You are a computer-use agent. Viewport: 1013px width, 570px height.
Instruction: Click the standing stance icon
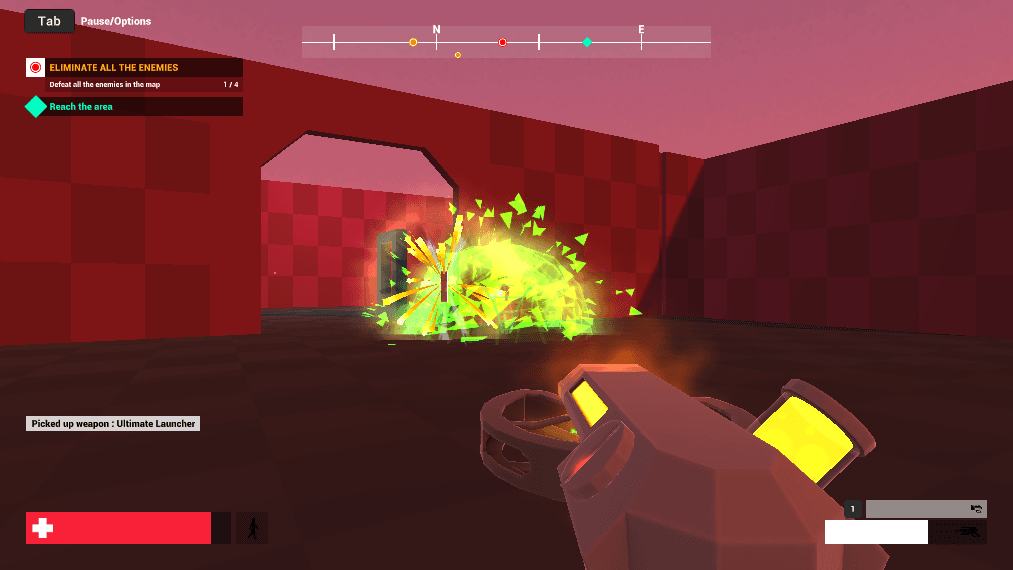[x=252, y=528]
